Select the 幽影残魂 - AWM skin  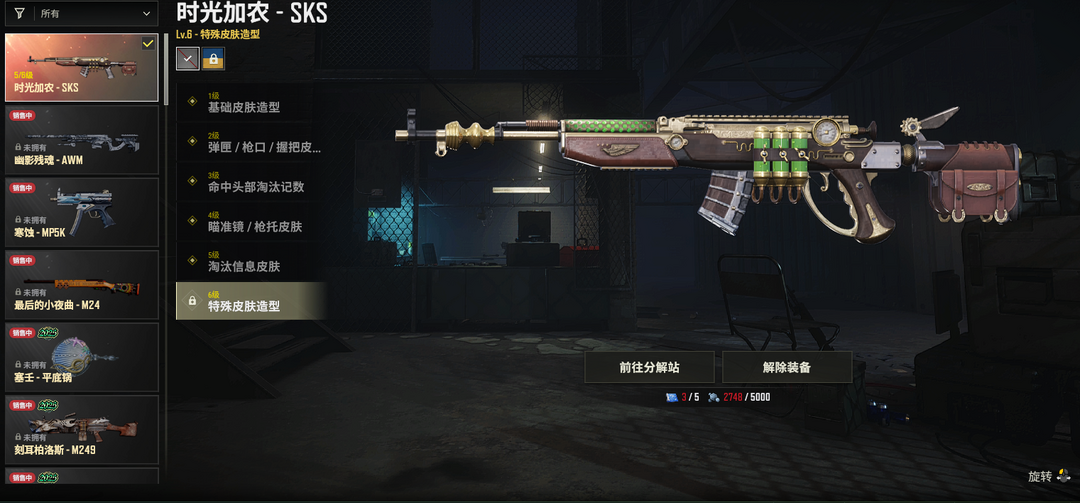tap(81, 140)
